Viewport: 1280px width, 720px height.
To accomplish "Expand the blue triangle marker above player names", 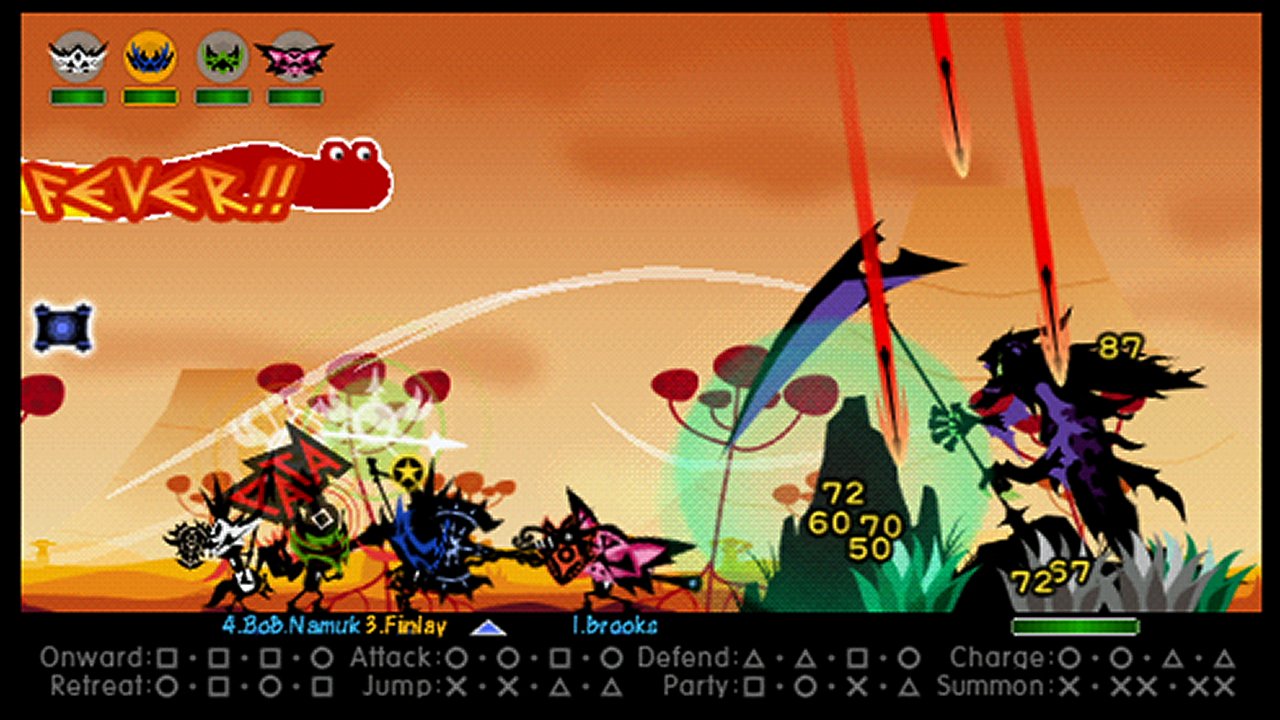I will pyautogui.click(x=488, y=630).
